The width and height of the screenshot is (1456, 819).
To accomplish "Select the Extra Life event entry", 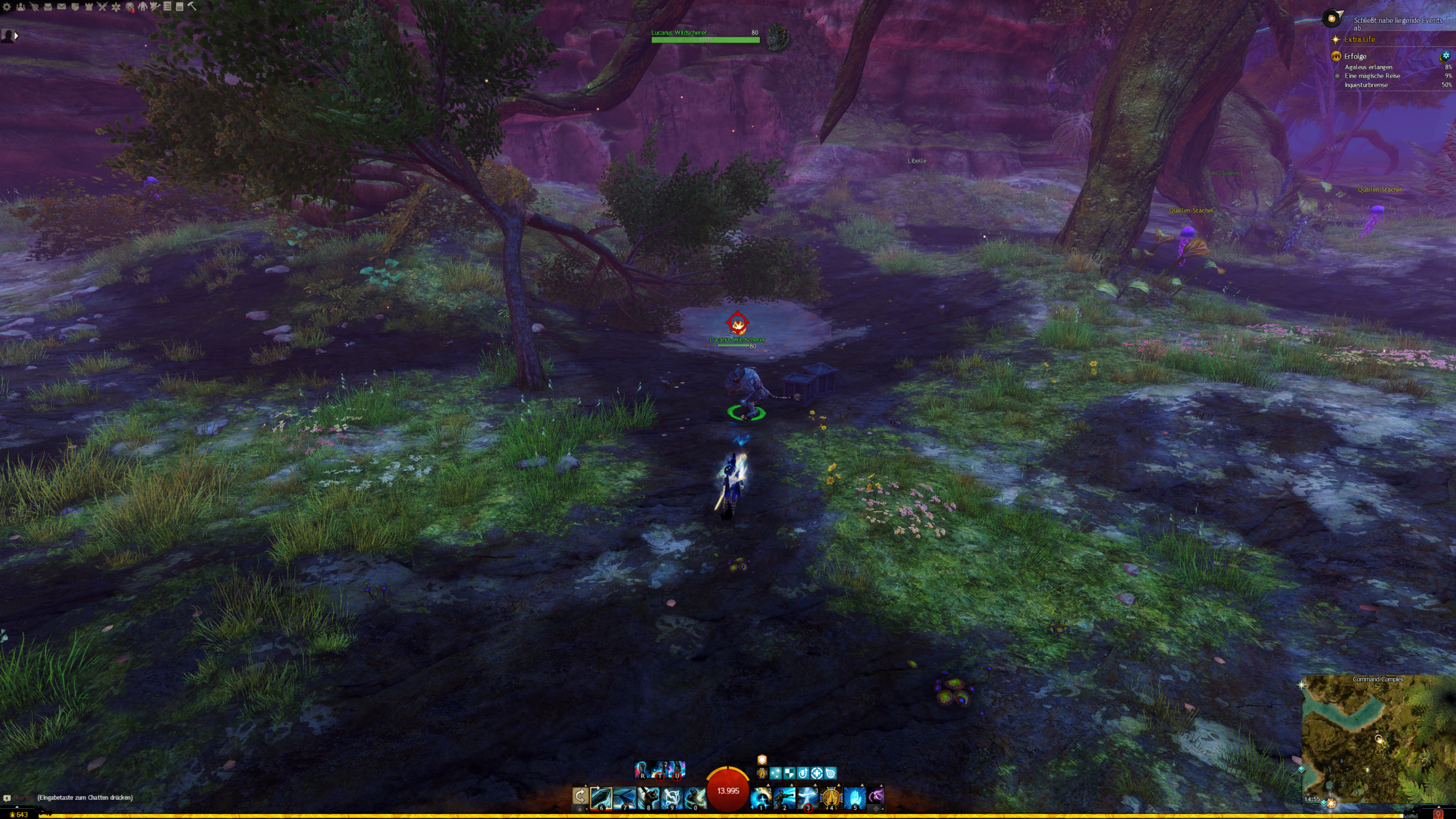I will (x=1359, y=39).
